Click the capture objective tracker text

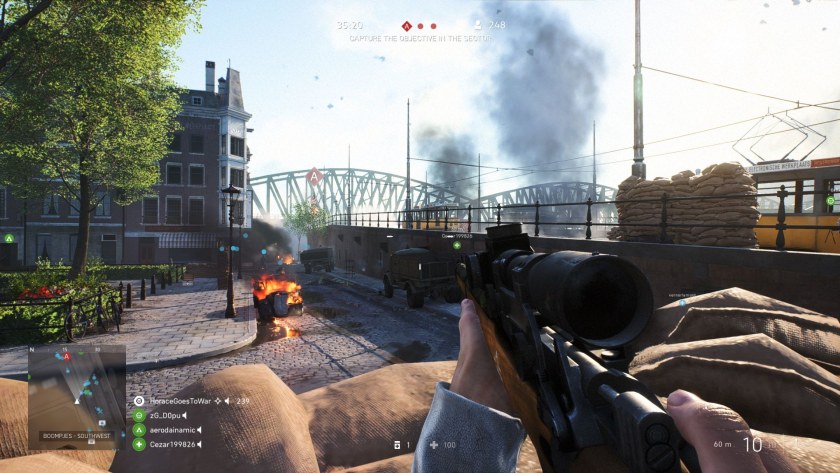tap(419, 38)
